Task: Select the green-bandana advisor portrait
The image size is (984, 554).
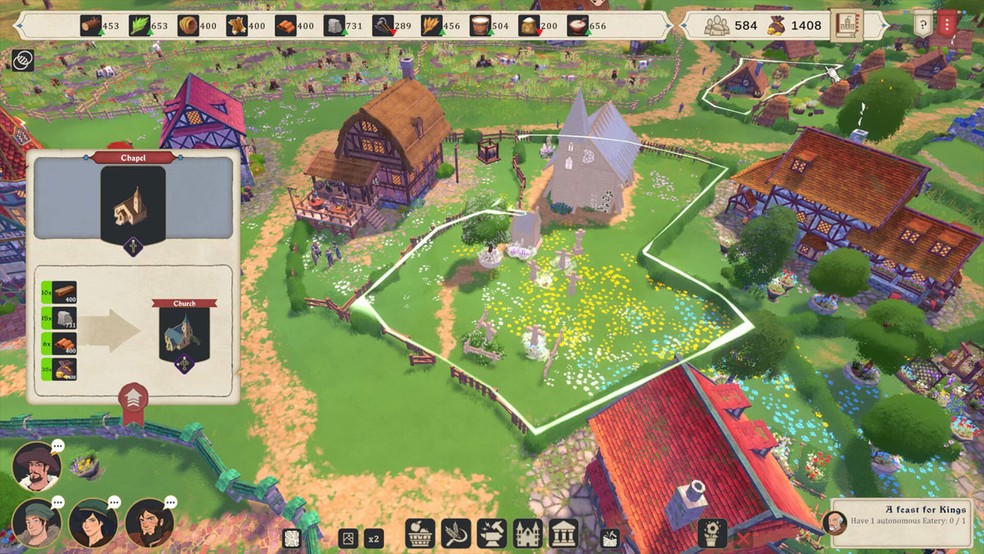Action: coord(37,523)
